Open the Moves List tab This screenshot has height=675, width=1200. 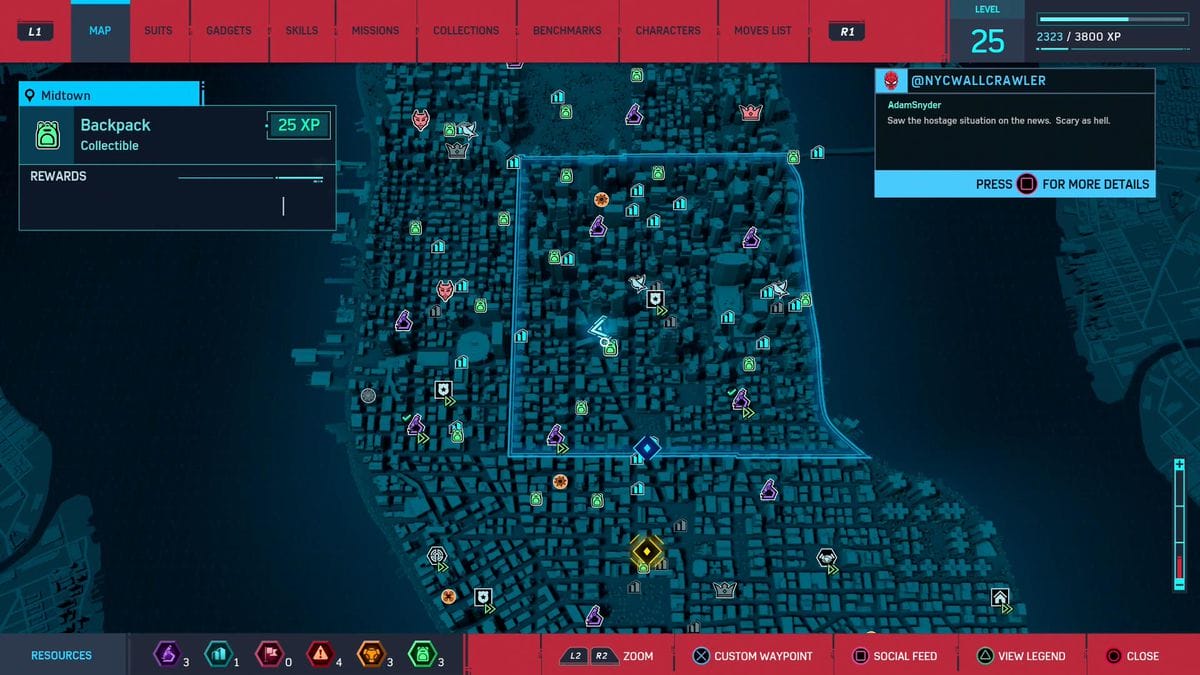point(763,31)
